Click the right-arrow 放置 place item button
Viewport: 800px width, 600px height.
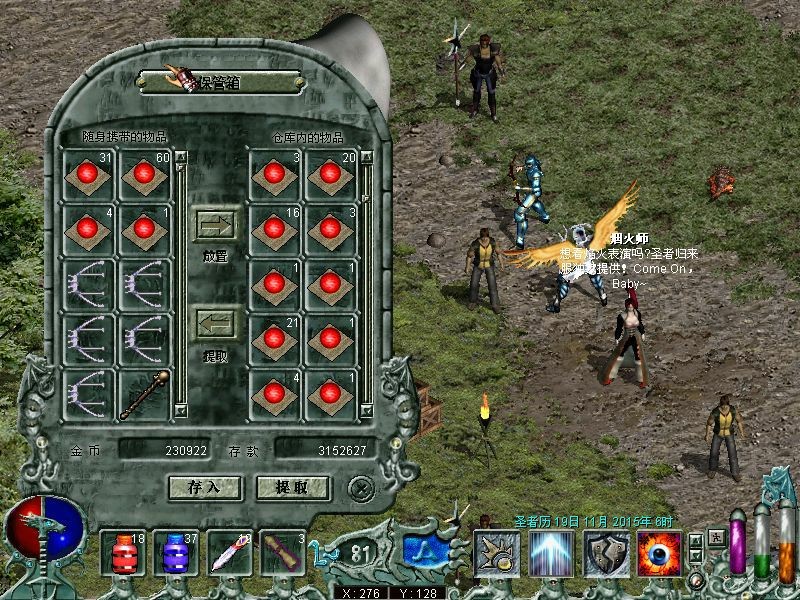click(x=216, y=224)
